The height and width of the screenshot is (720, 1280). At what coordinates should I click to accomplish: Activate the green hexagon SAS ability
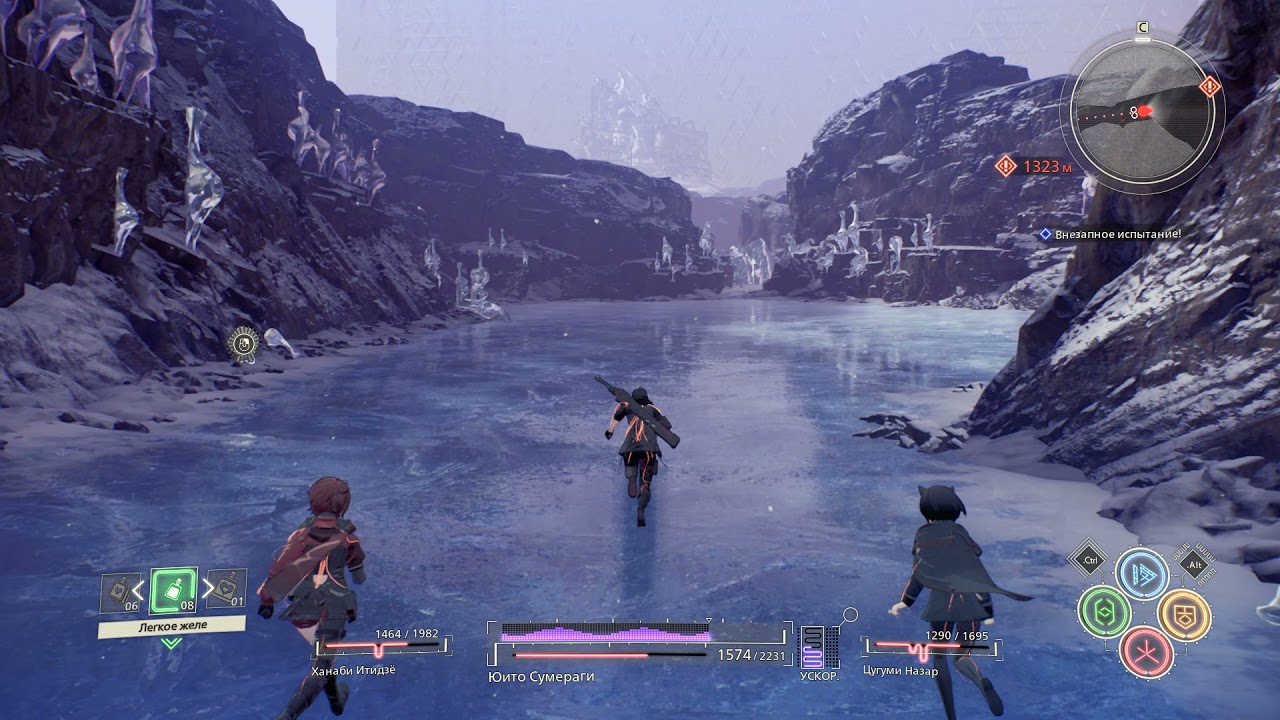1103,611
